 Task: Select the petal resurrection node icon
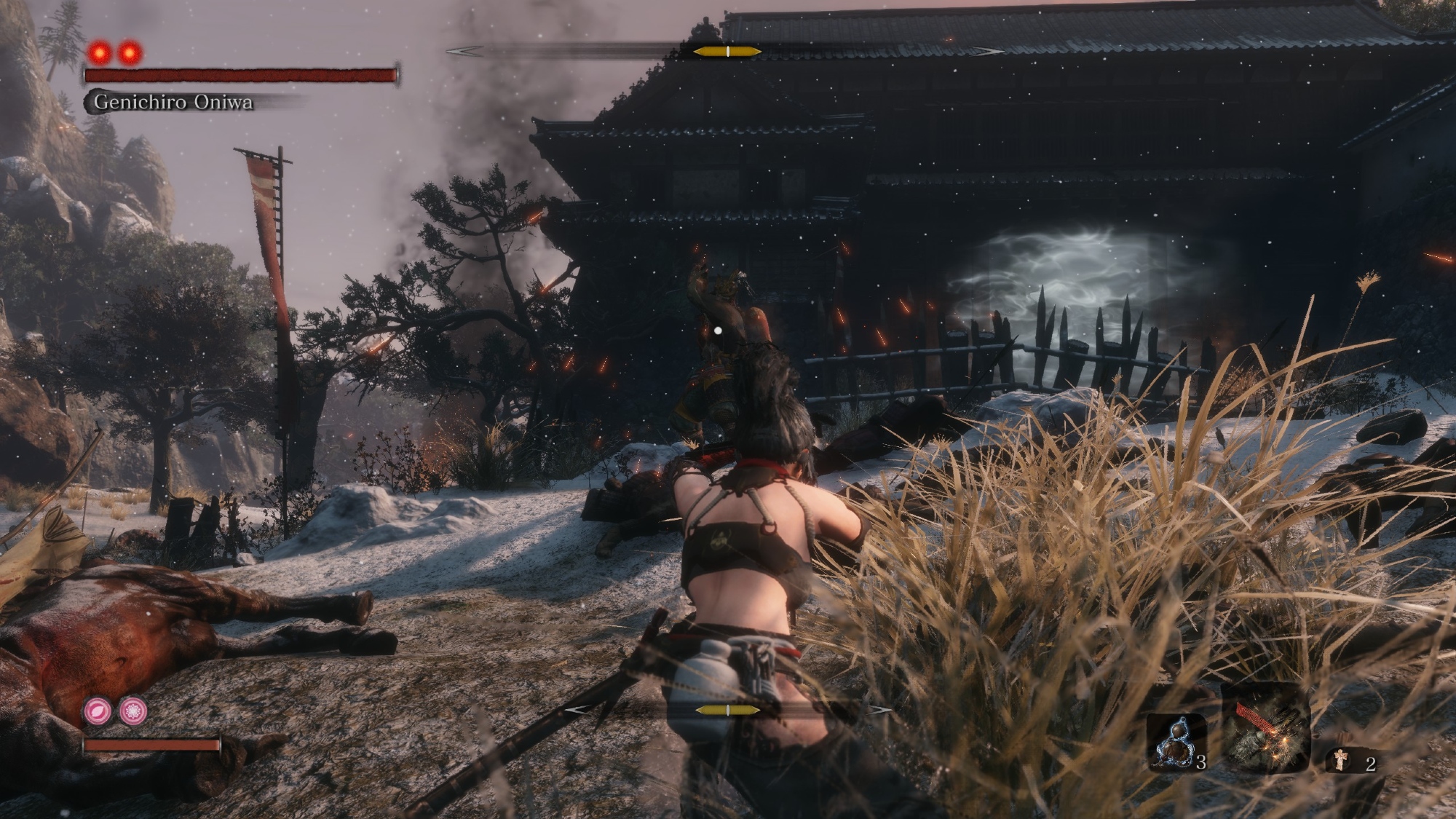(x=97, y=710)
